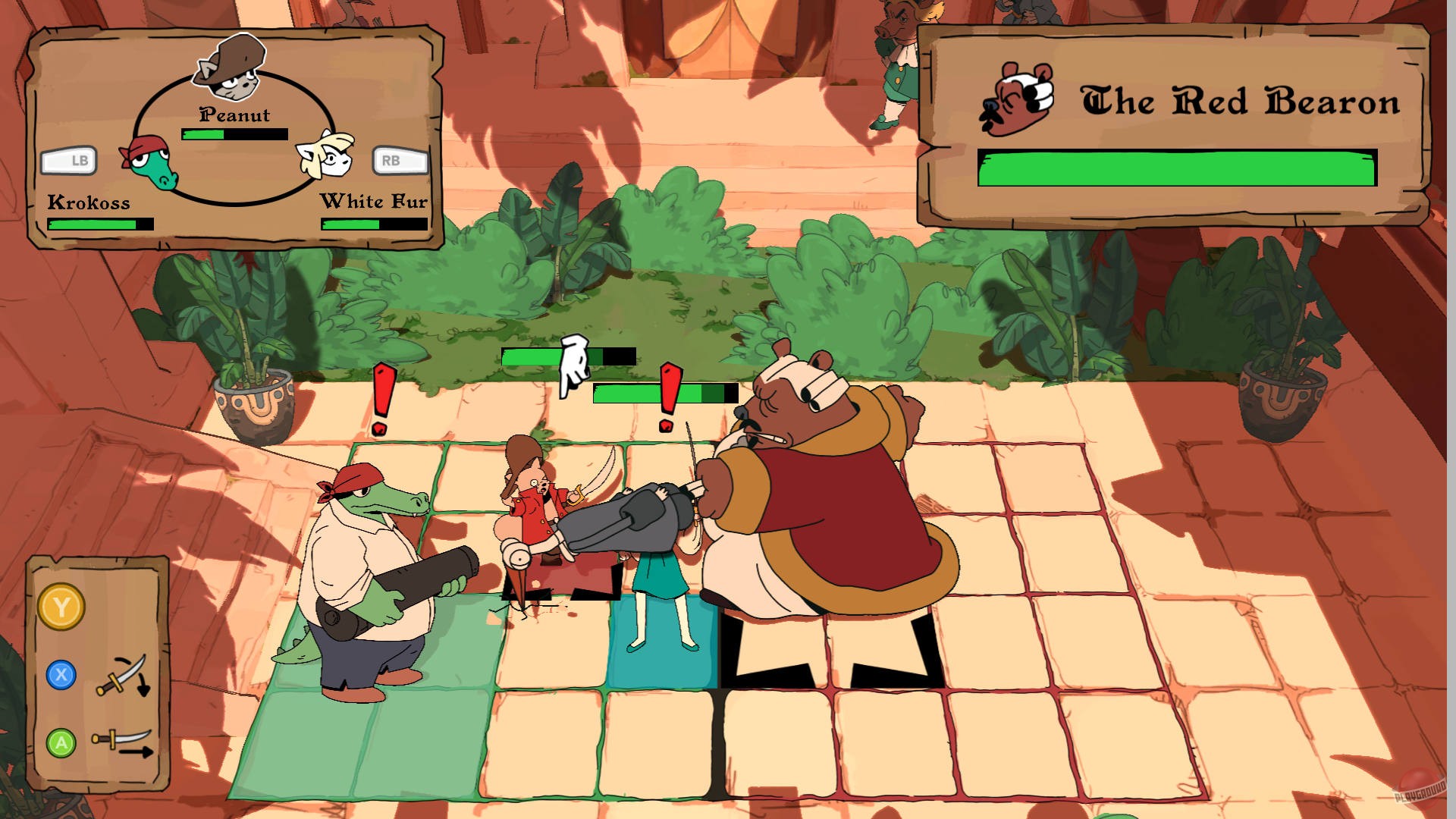The width and height of the screenshot is (1456, 819).
Task: Select the White Fur name label
Action: 375,202
